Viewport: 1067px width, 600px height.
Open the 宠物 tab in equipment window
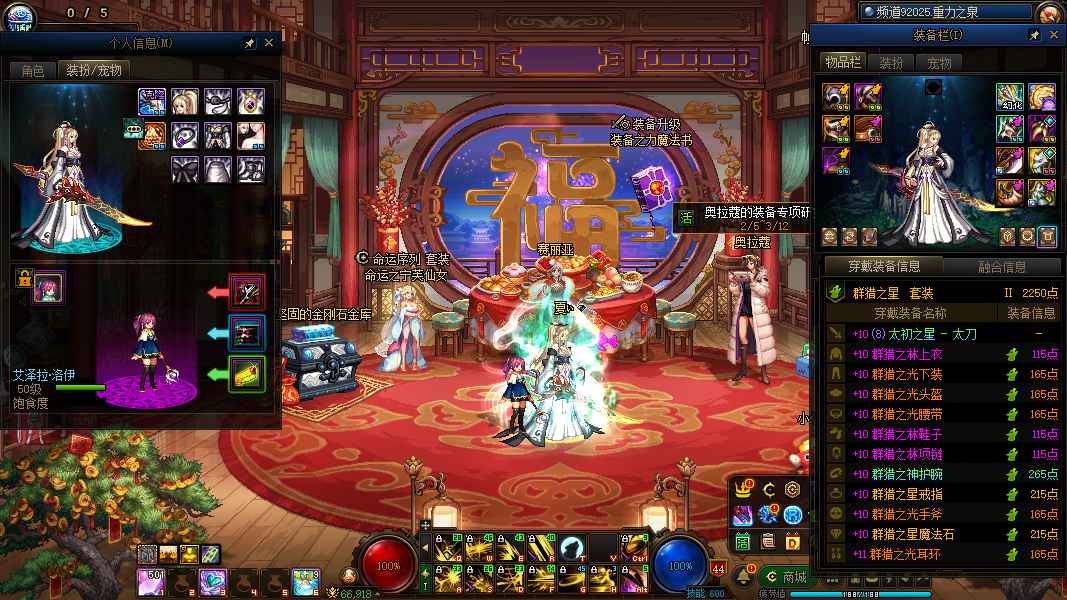click(939, 63)
